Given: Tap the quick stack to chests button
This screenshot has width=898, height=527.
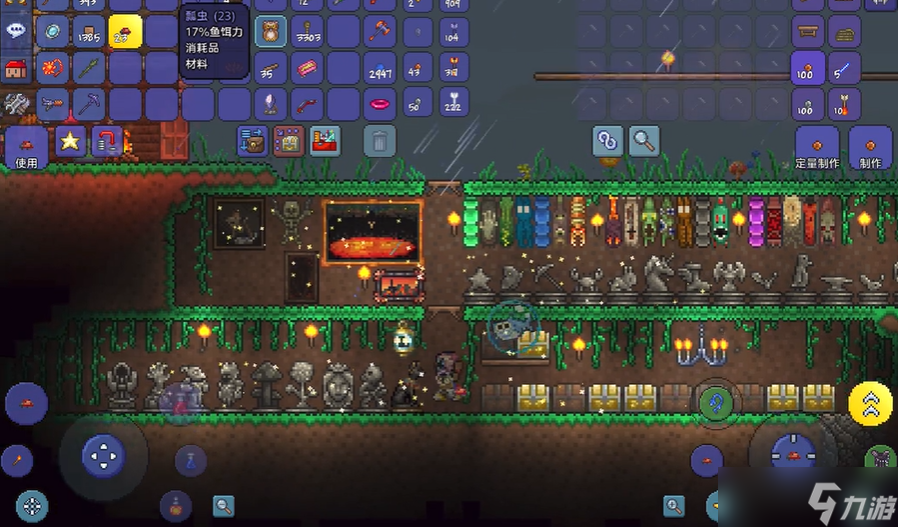Looking at the screenshot, I should click(252, 141).
